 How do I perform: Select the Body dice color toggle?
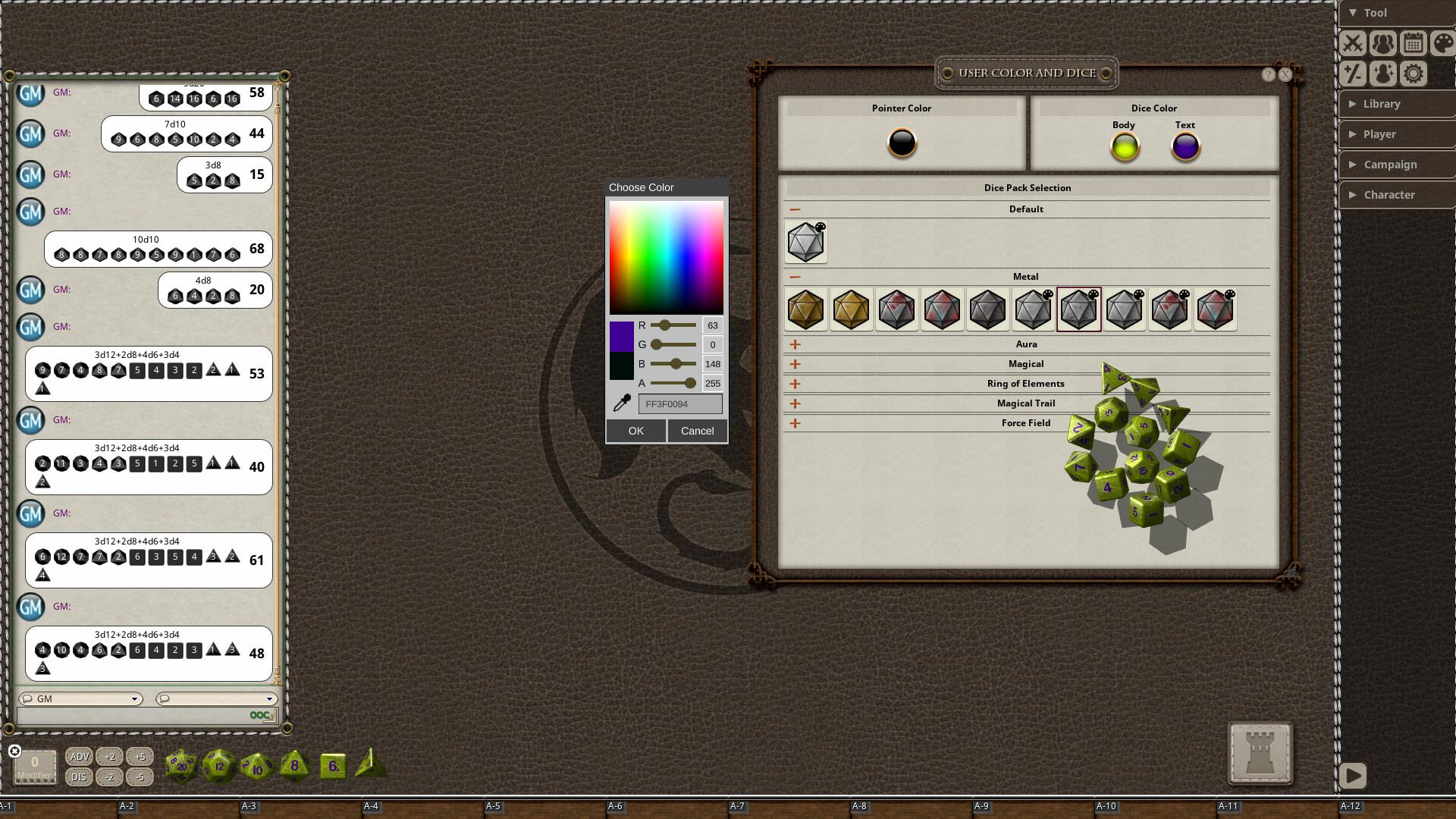click(1124, 146)
